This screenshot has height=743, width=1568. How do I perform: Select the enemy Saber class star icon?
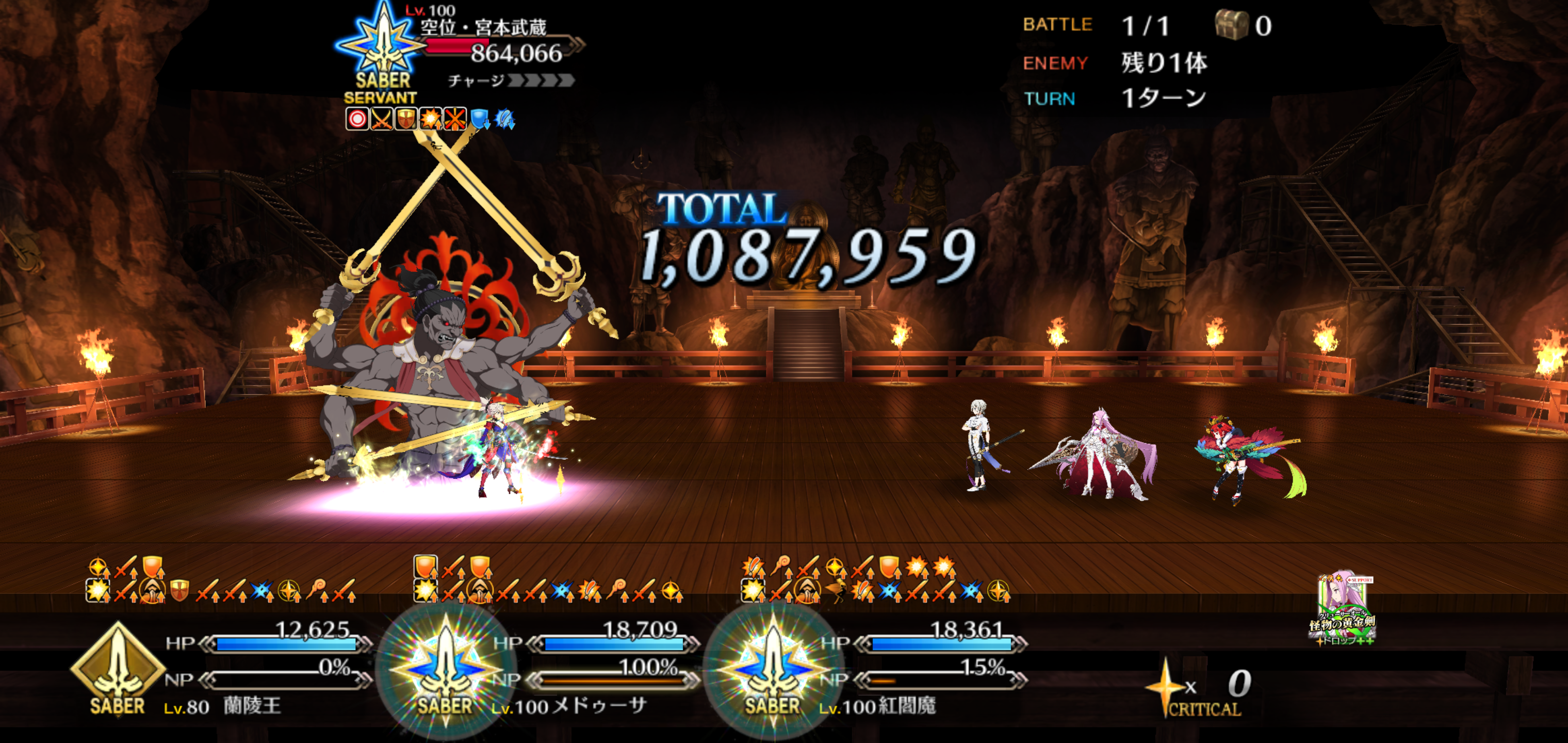coord(382,43)
